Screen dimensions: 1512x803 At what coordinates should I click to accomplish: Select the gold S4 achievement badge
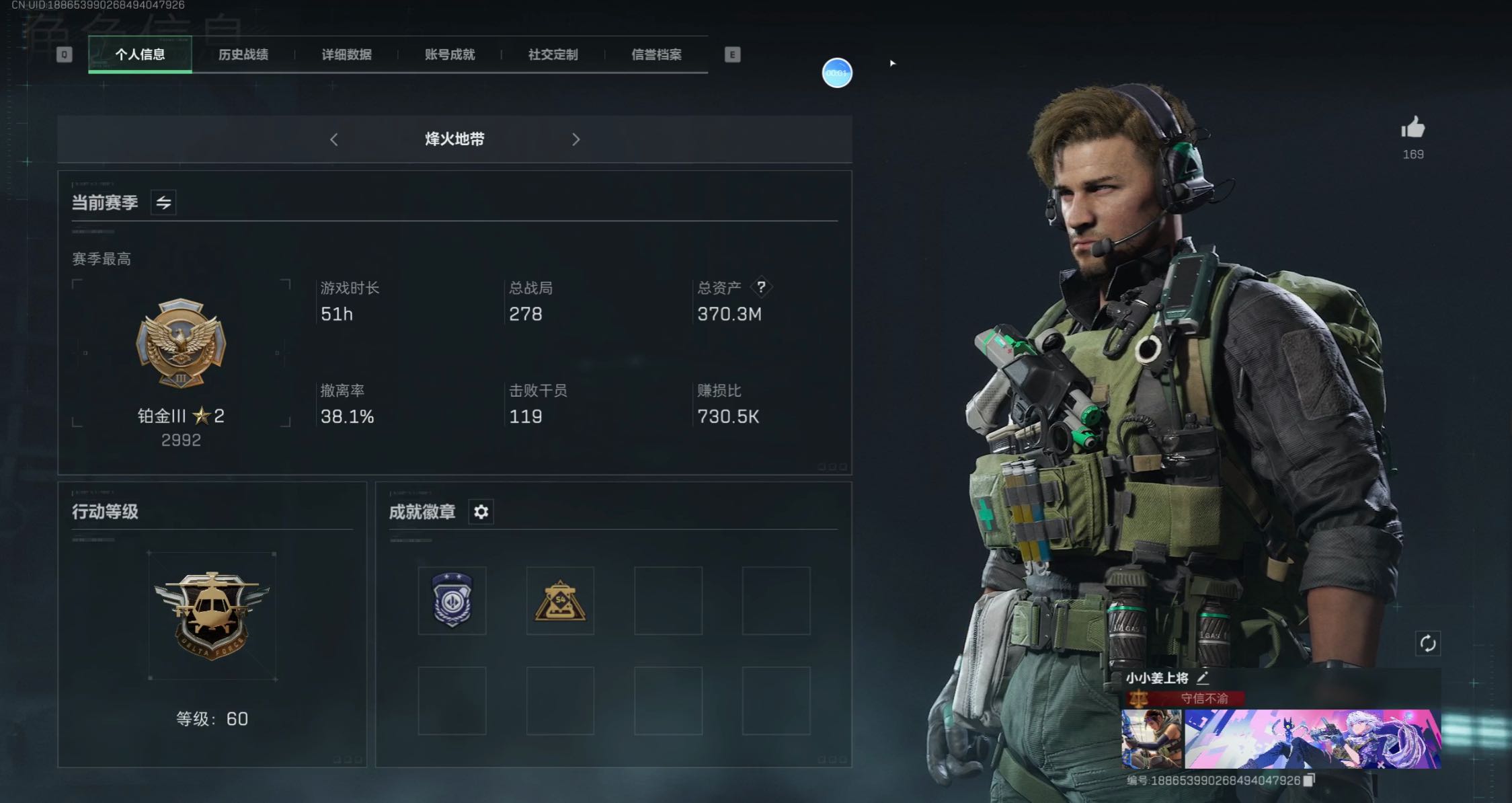point(560,600)
